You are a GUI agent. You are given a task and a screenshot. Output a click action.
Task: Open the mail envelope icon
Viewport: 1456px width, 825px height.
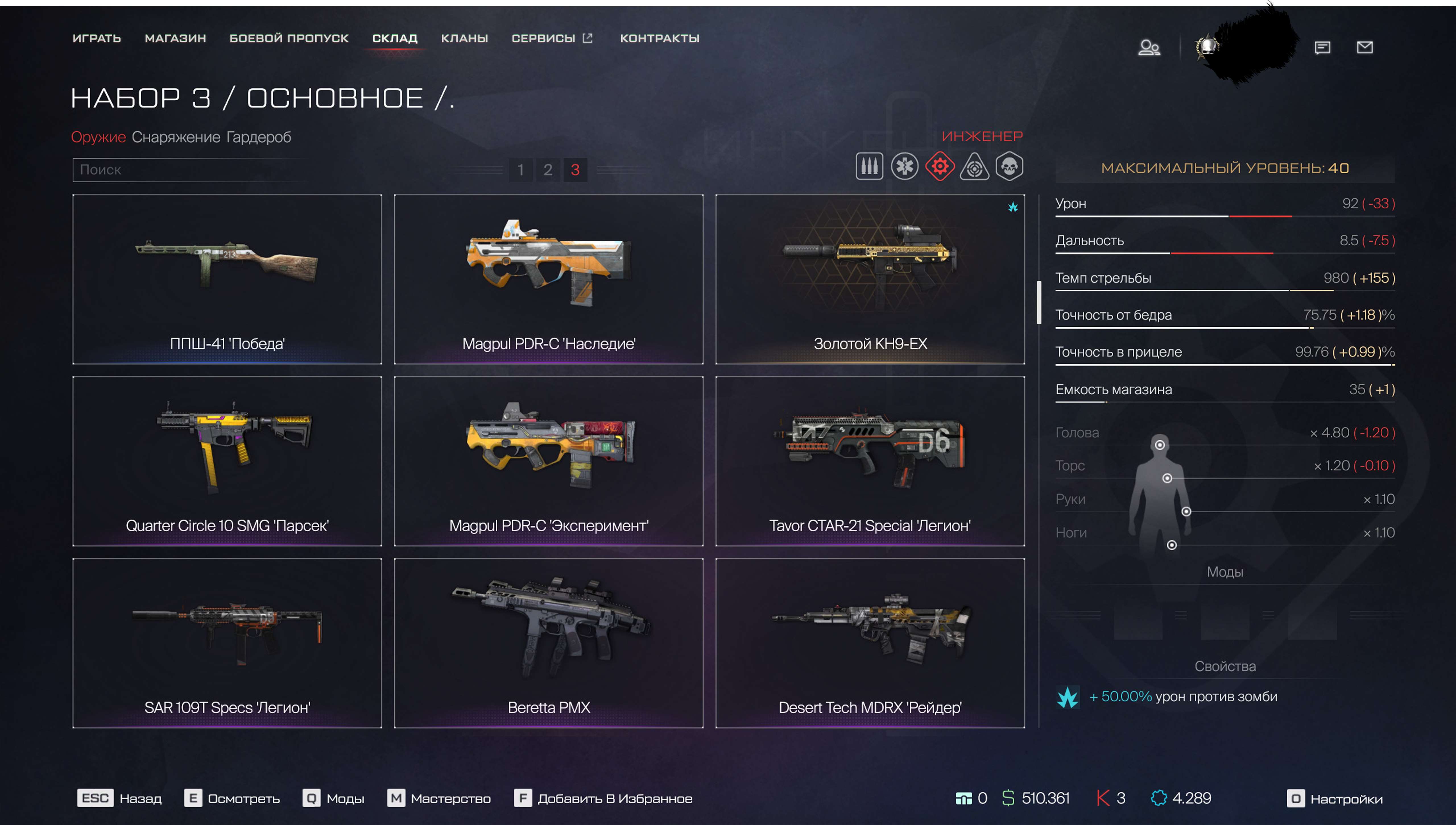[1364, 47]
